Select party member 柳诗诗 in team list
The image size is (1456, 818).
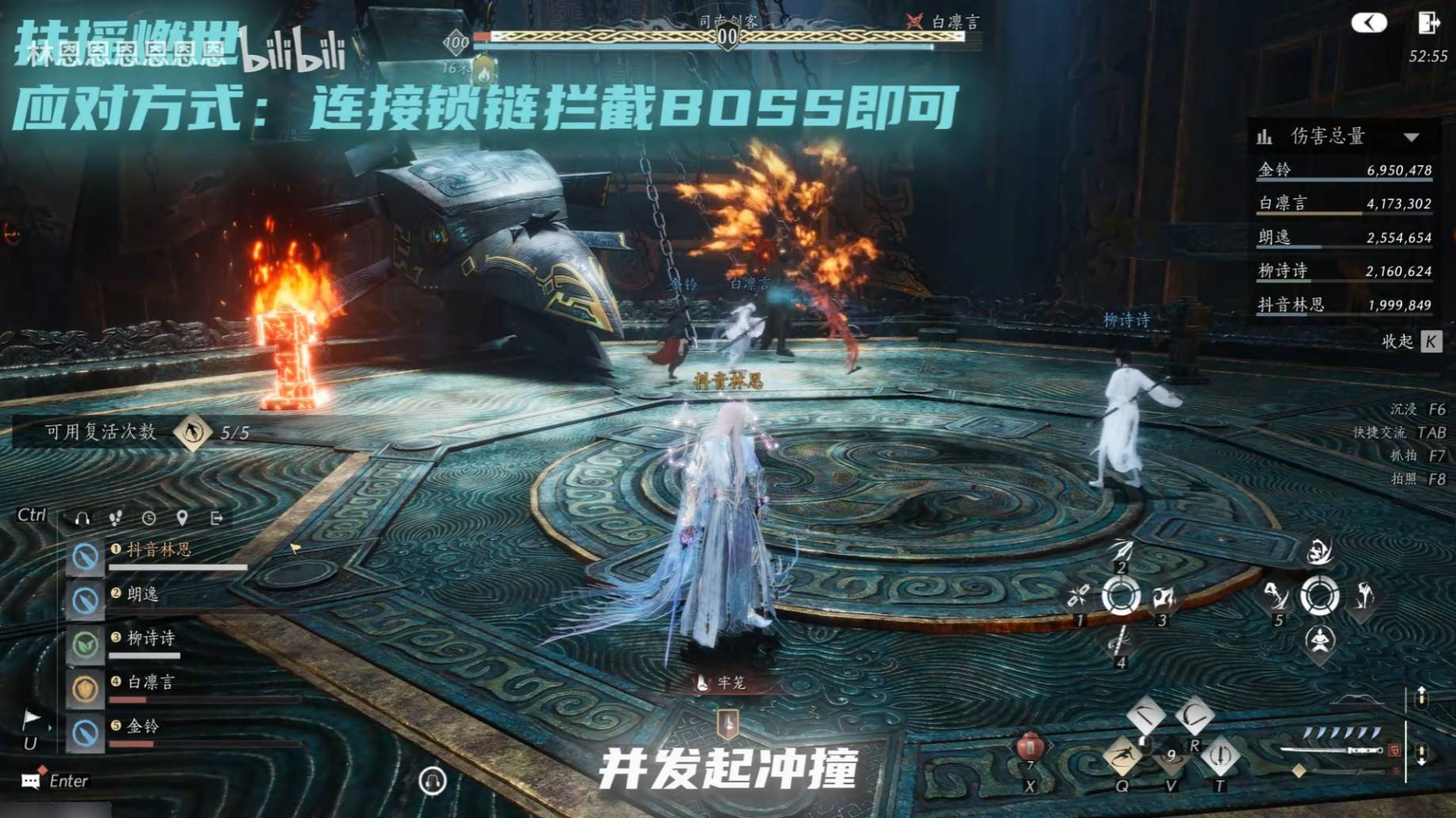(151, 639)
